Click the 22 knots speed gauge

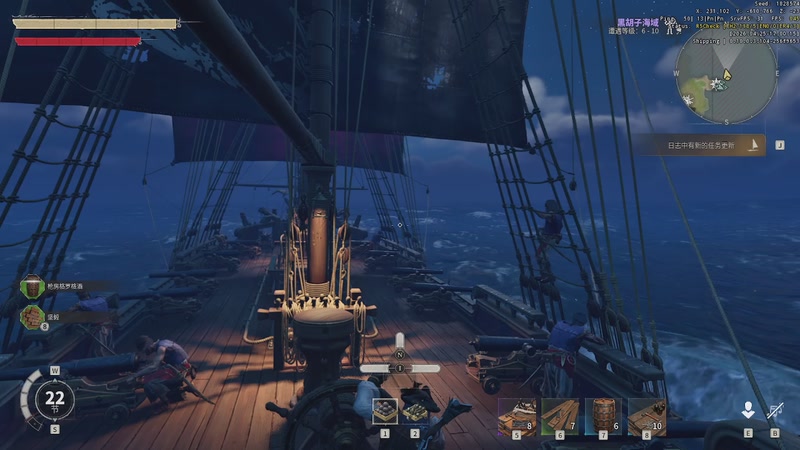point(54,399)
